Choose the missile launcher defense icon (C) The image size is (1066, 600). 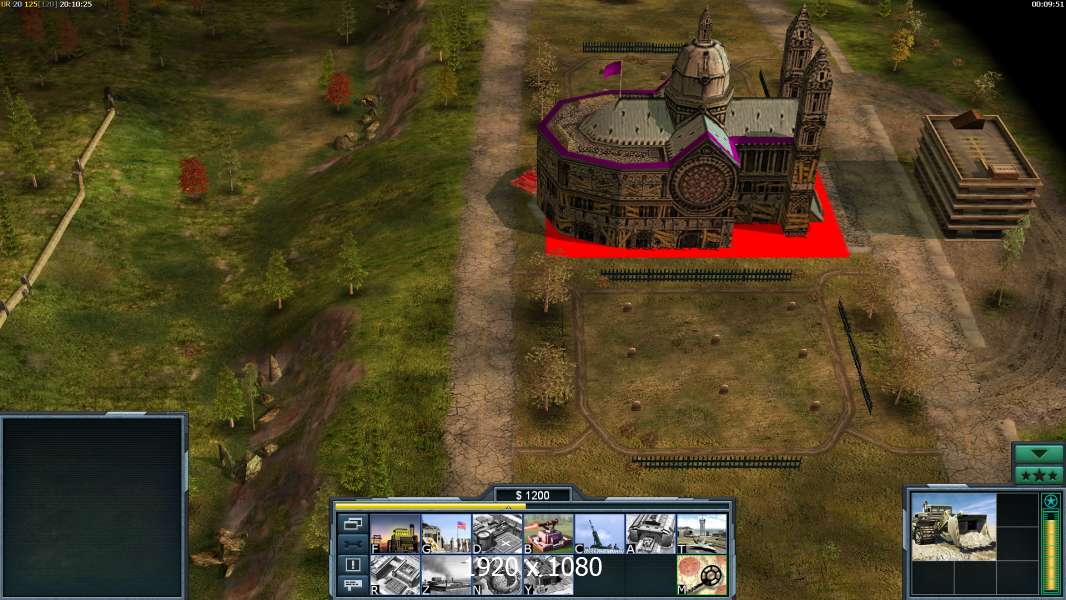click(x=599, y=534)
